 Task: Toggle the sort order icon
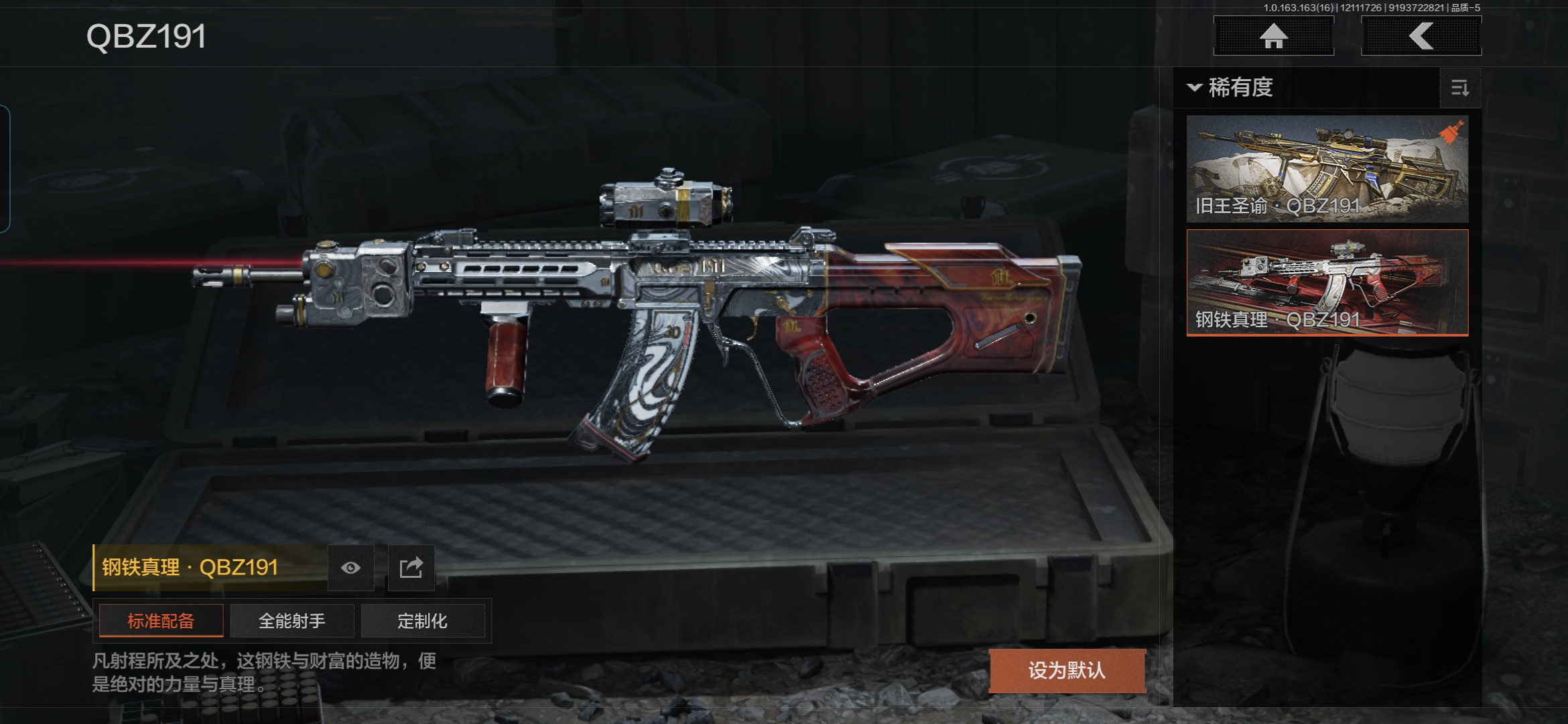(1459, 88)
